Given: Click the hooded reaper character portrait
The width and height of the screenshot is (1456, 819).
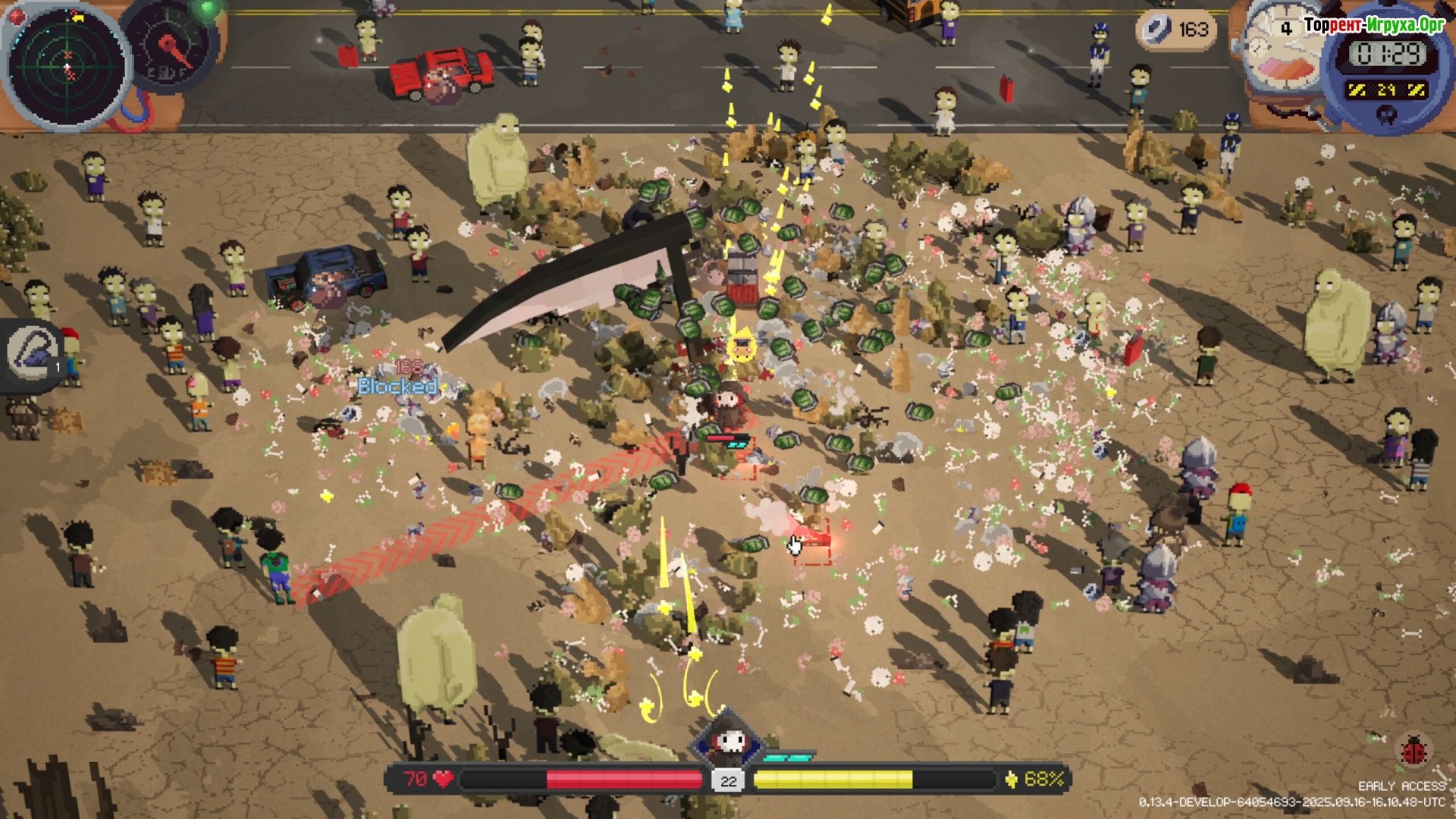Looking at the screenshot, I should 727,740.
